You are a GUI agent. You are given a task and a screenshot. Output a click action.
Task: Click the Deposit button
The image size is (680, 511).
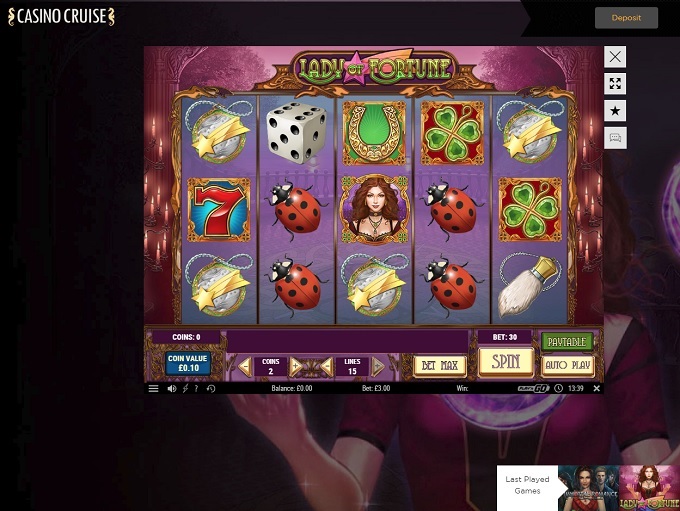[x=627, y=18]
